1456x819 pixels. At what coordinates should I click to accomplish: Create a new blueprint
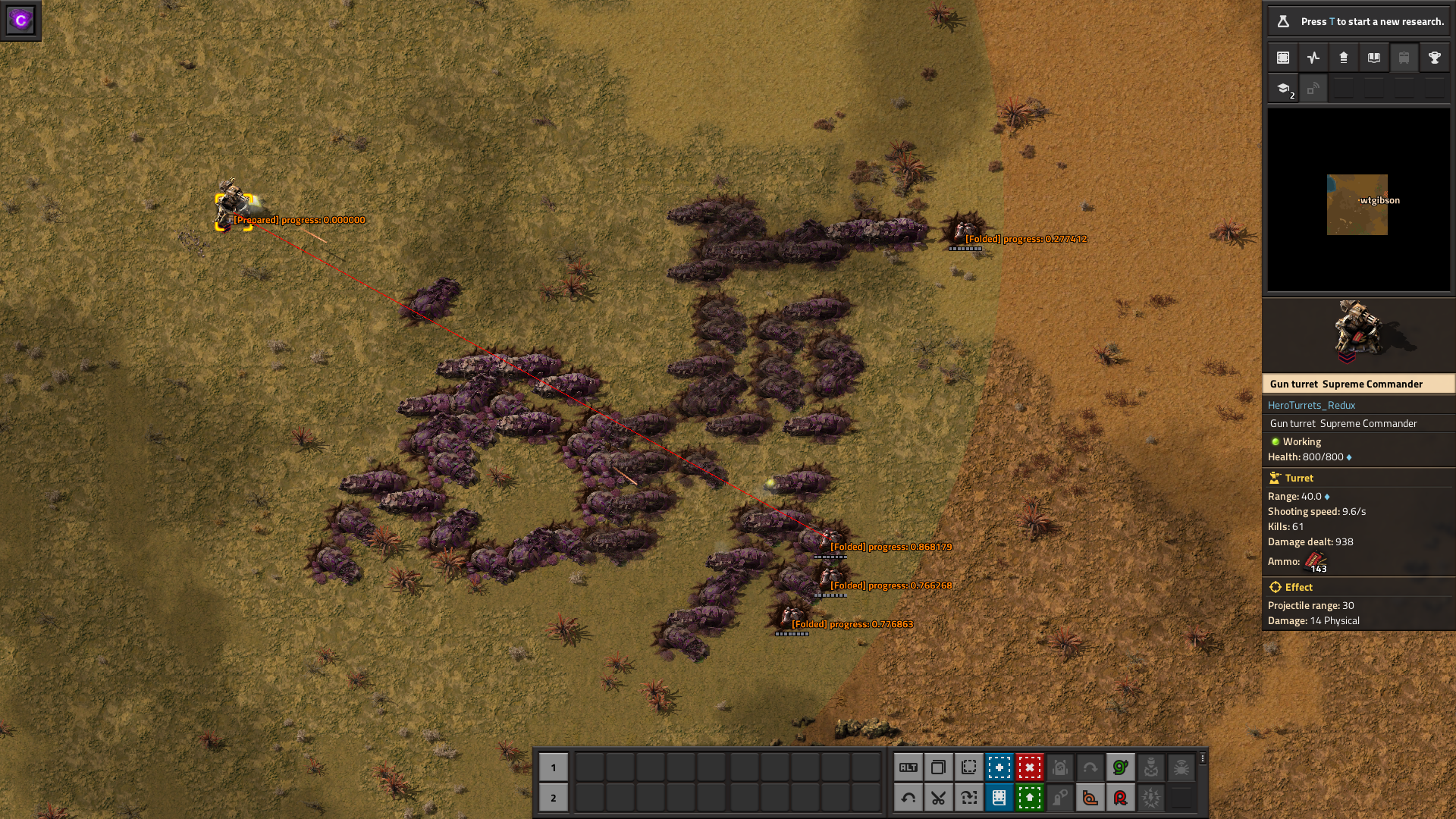point(999,767)
